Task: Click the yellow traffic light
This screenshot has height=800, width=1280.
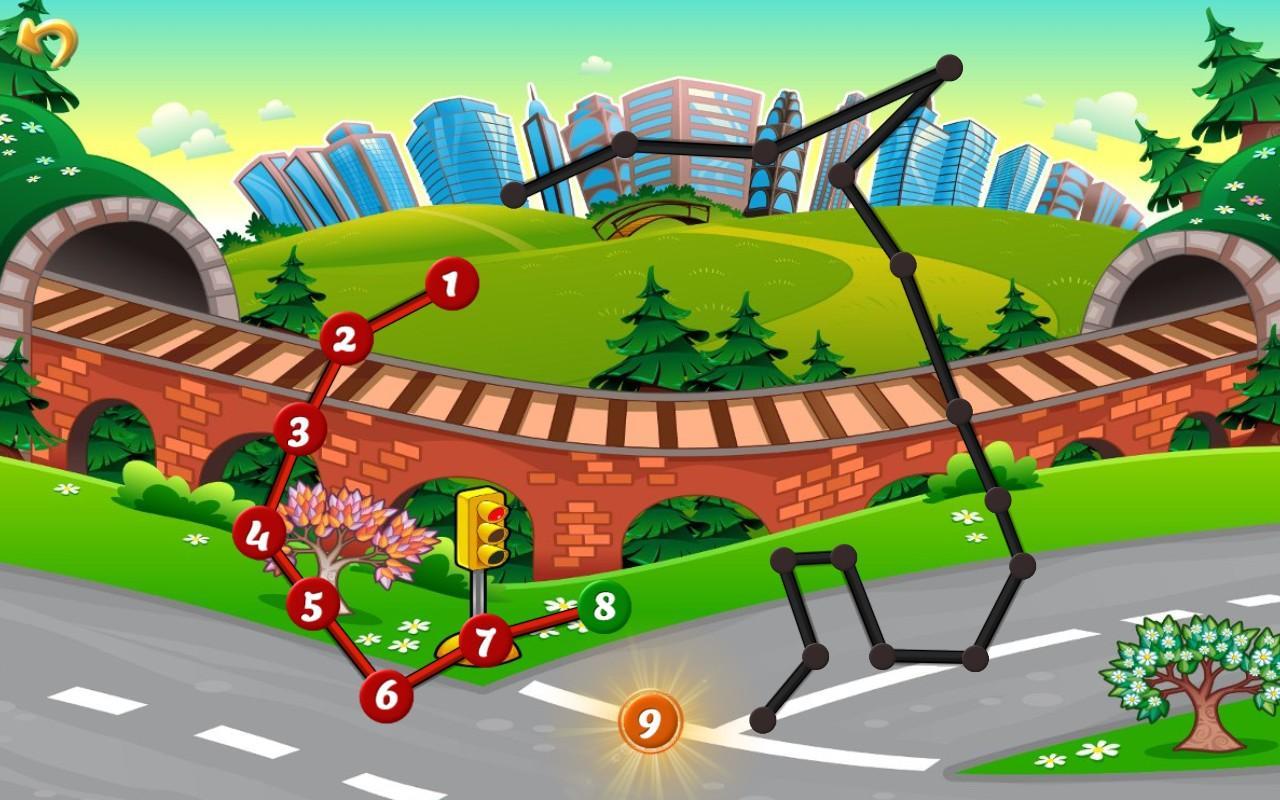Action: coord(483,530)
